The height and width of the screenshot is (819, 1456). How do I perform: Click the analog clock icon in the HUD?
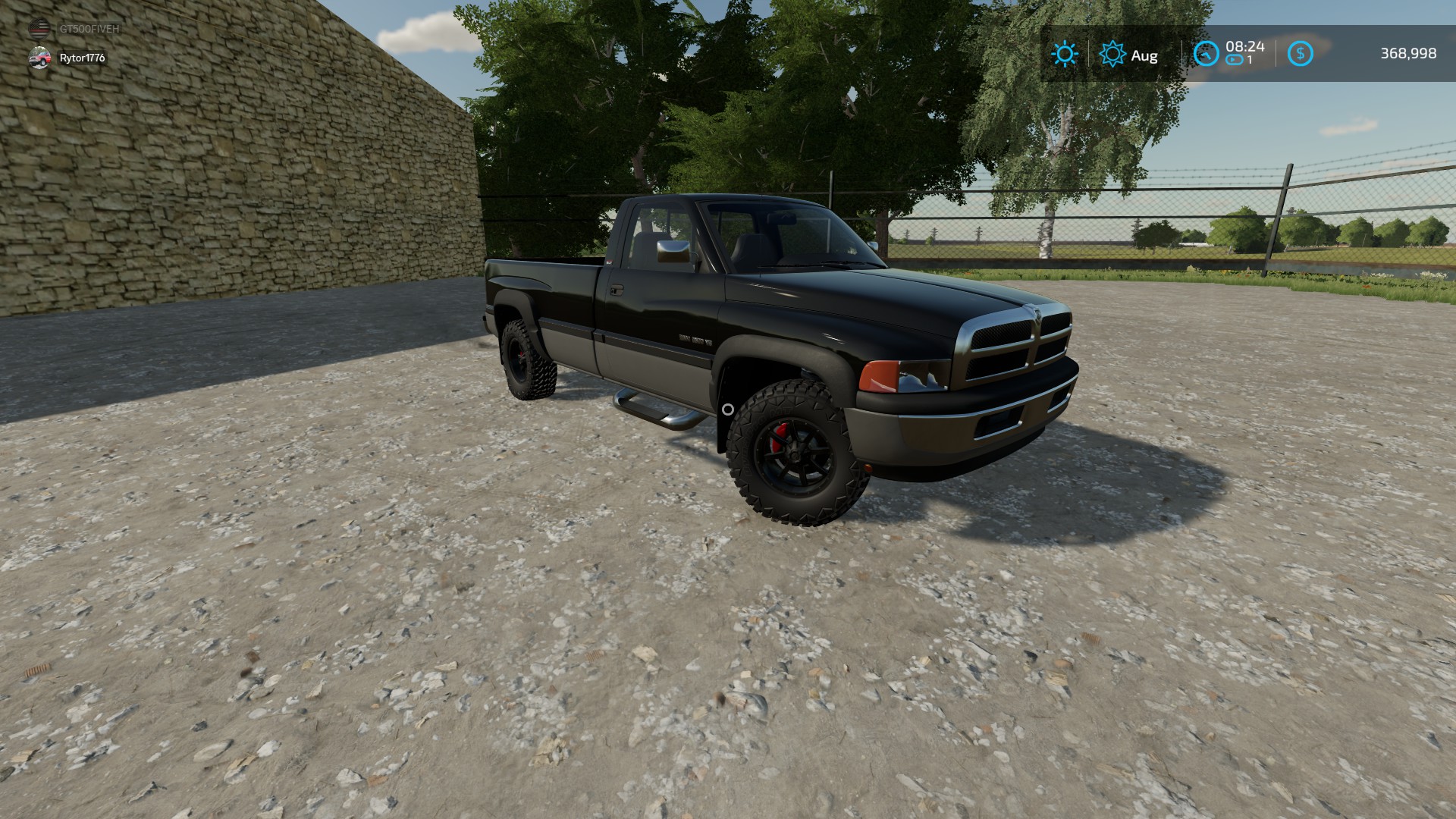click(x=1207, y=54)
